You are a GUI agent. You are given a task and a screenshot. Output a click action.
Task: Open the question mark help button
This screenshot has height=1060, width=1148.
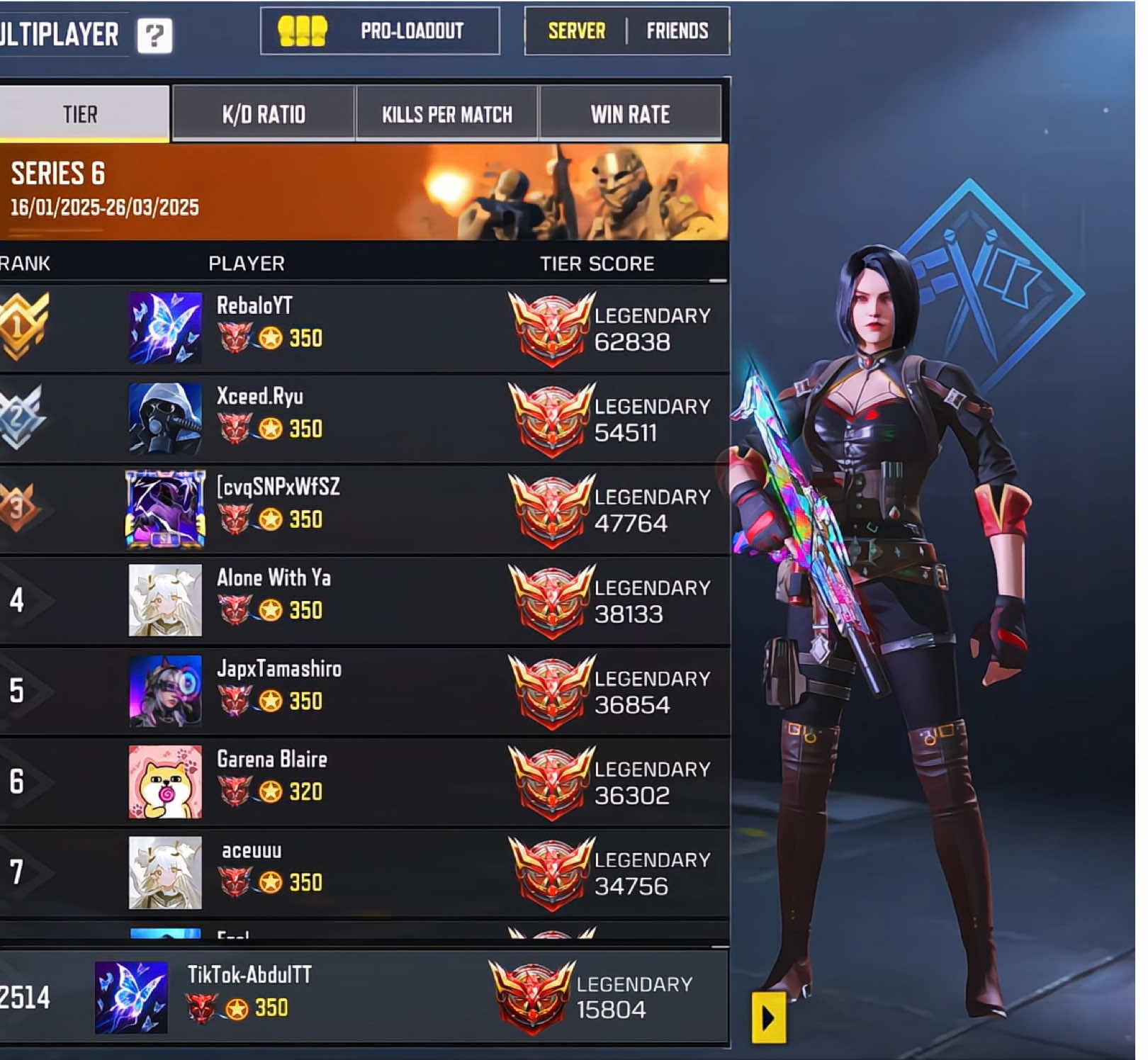(154, 35)
